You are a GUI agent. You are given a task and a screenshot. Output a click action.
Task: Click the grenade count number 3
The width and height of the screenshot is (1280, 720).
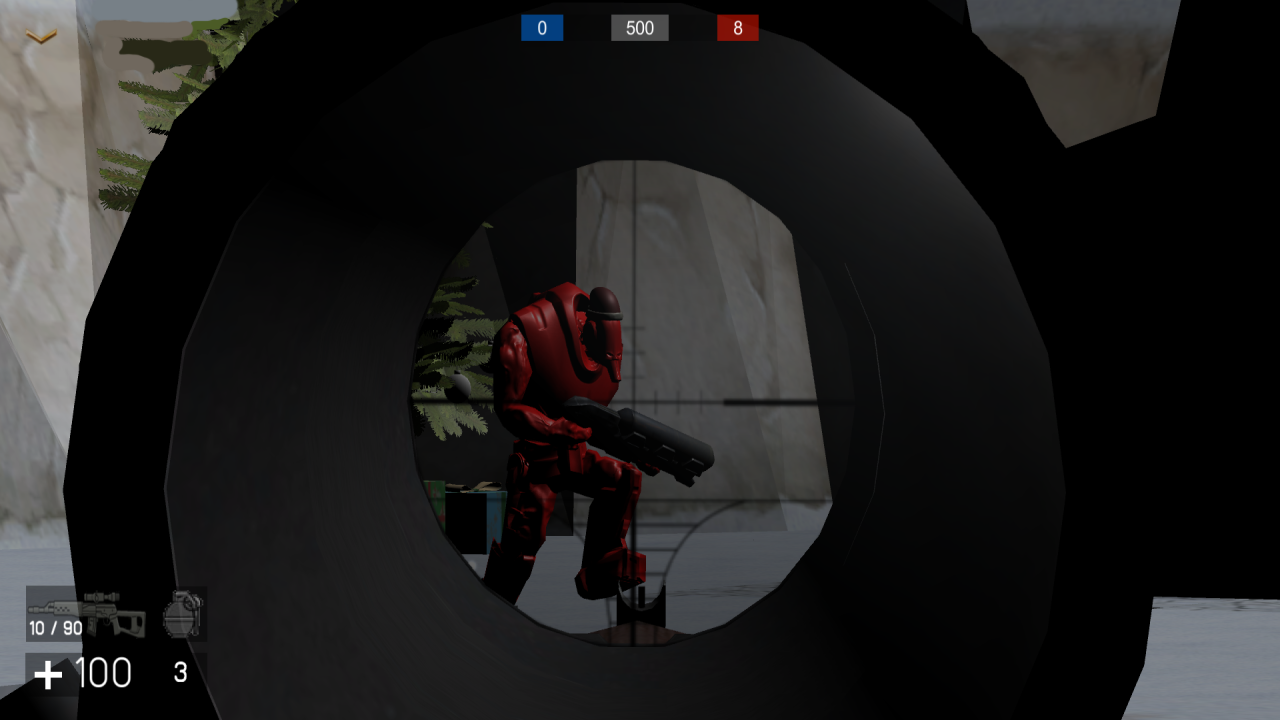click(x=181, y=673)
